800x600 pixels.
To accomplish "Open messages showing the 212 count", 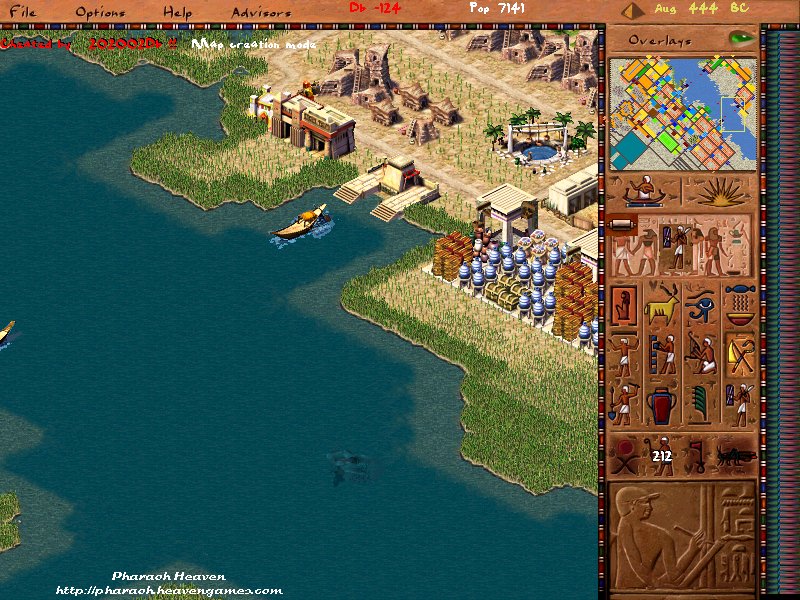I will (x=661, y=456).
